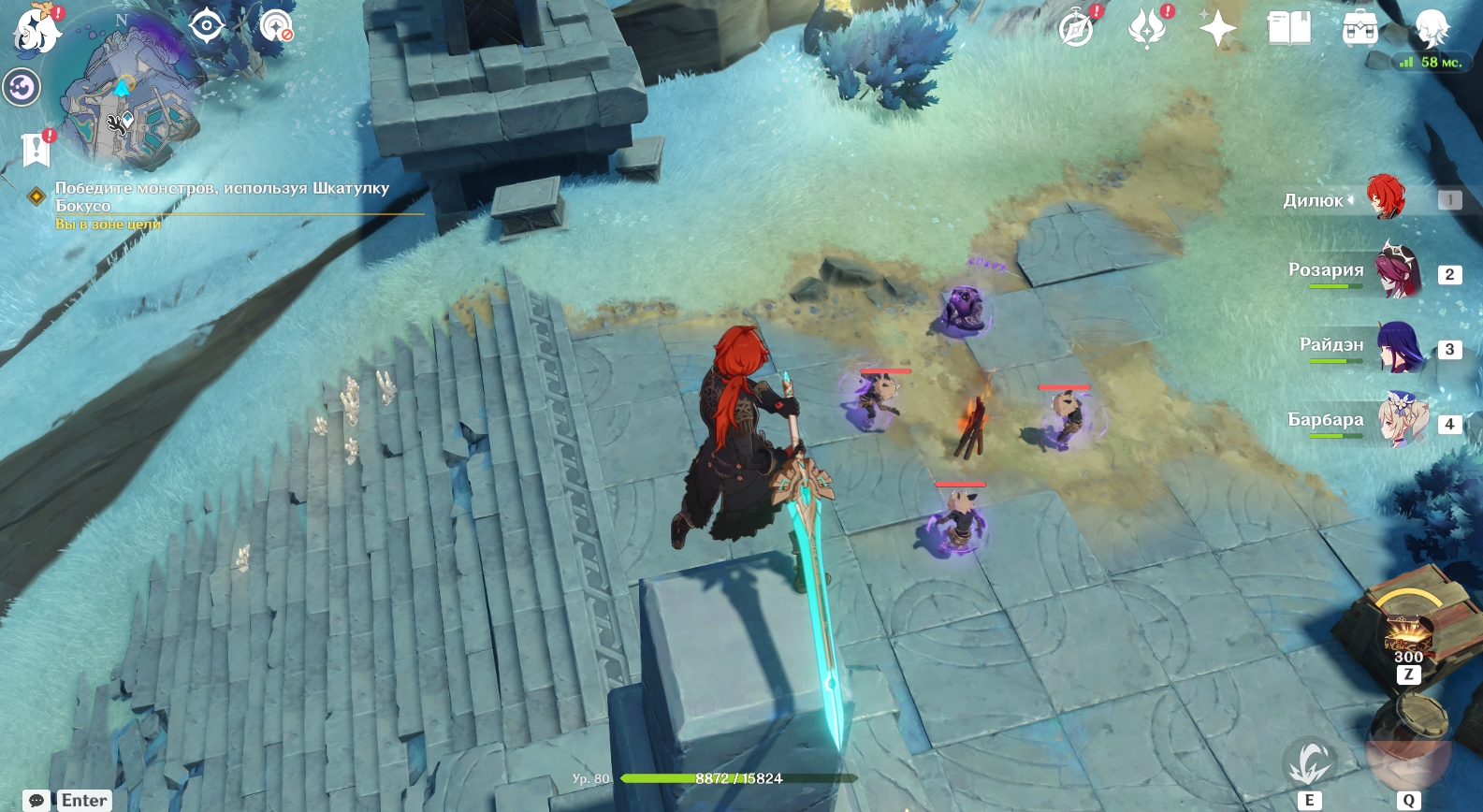
Task: Click the purple swirl icon beside minimap
Action: click(x=22, y=88)
